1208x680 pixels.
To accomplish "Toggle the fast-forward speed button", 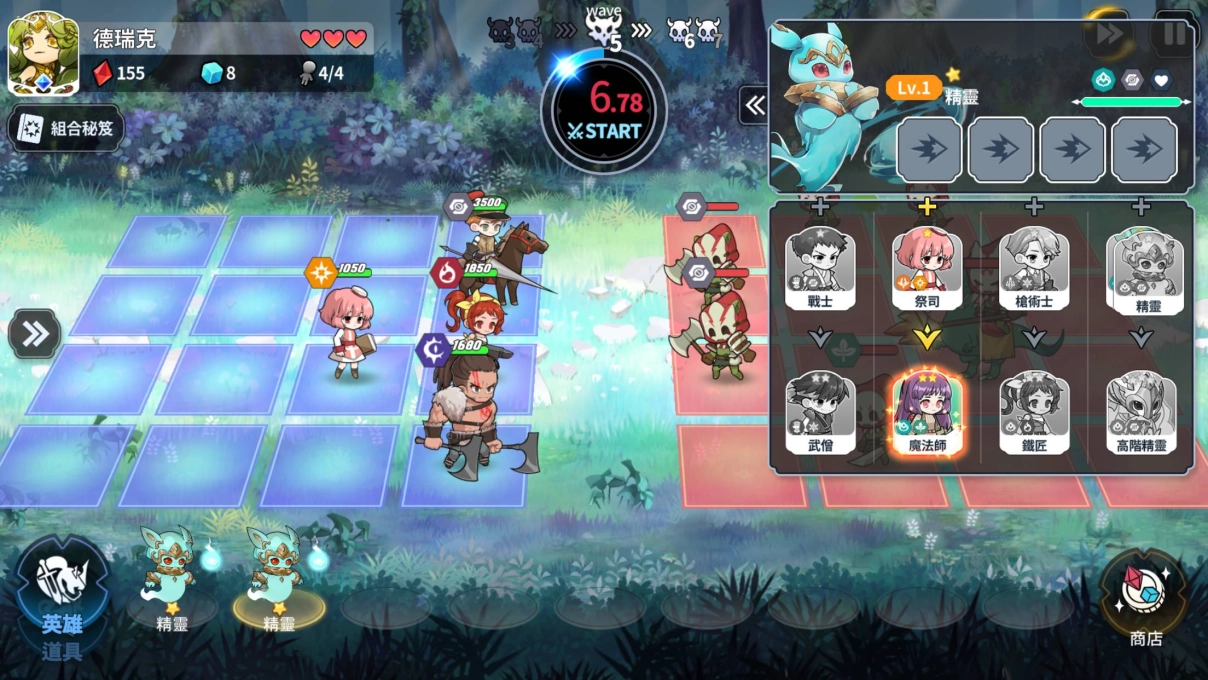I will [x=1108, y=34].
